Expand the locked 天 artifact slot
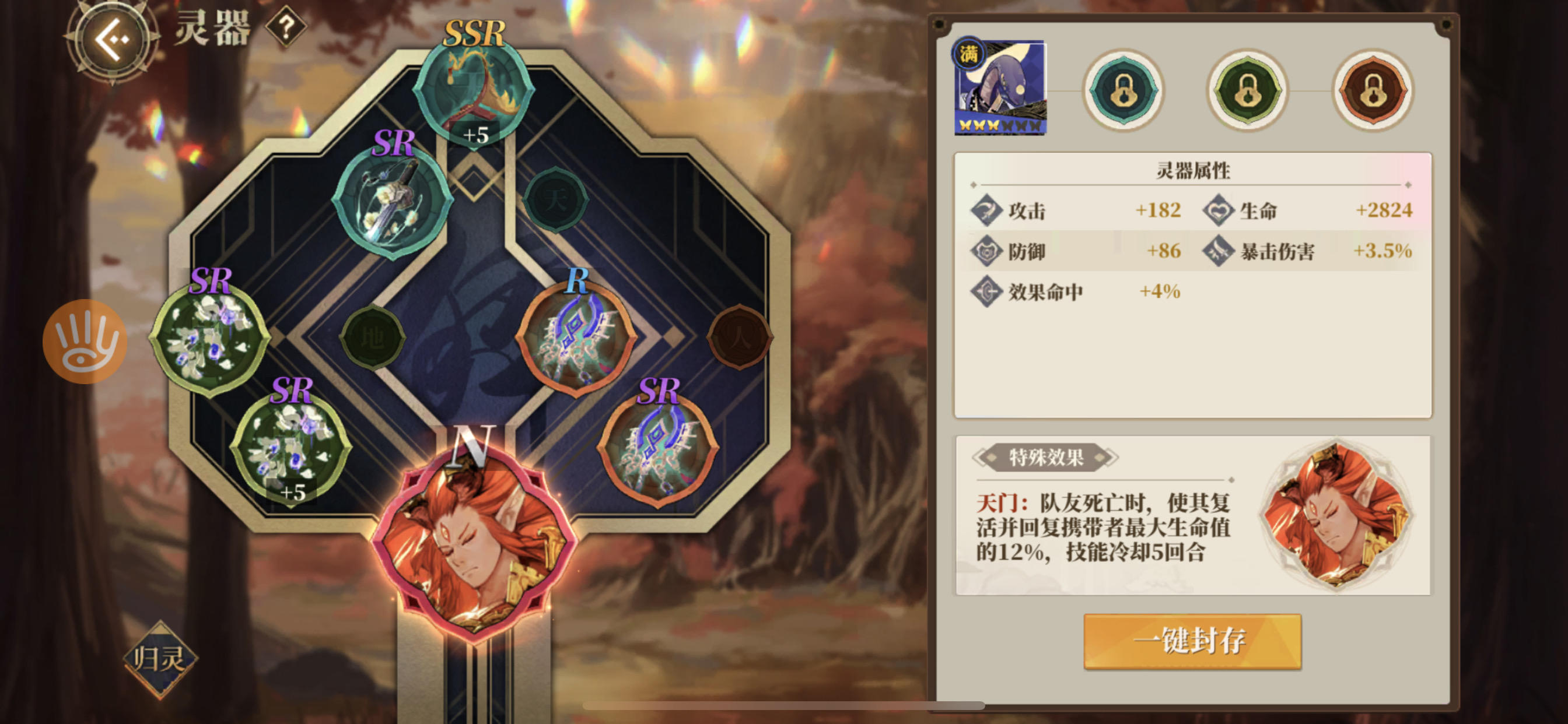1568x724 pixels. coord(557,201)
